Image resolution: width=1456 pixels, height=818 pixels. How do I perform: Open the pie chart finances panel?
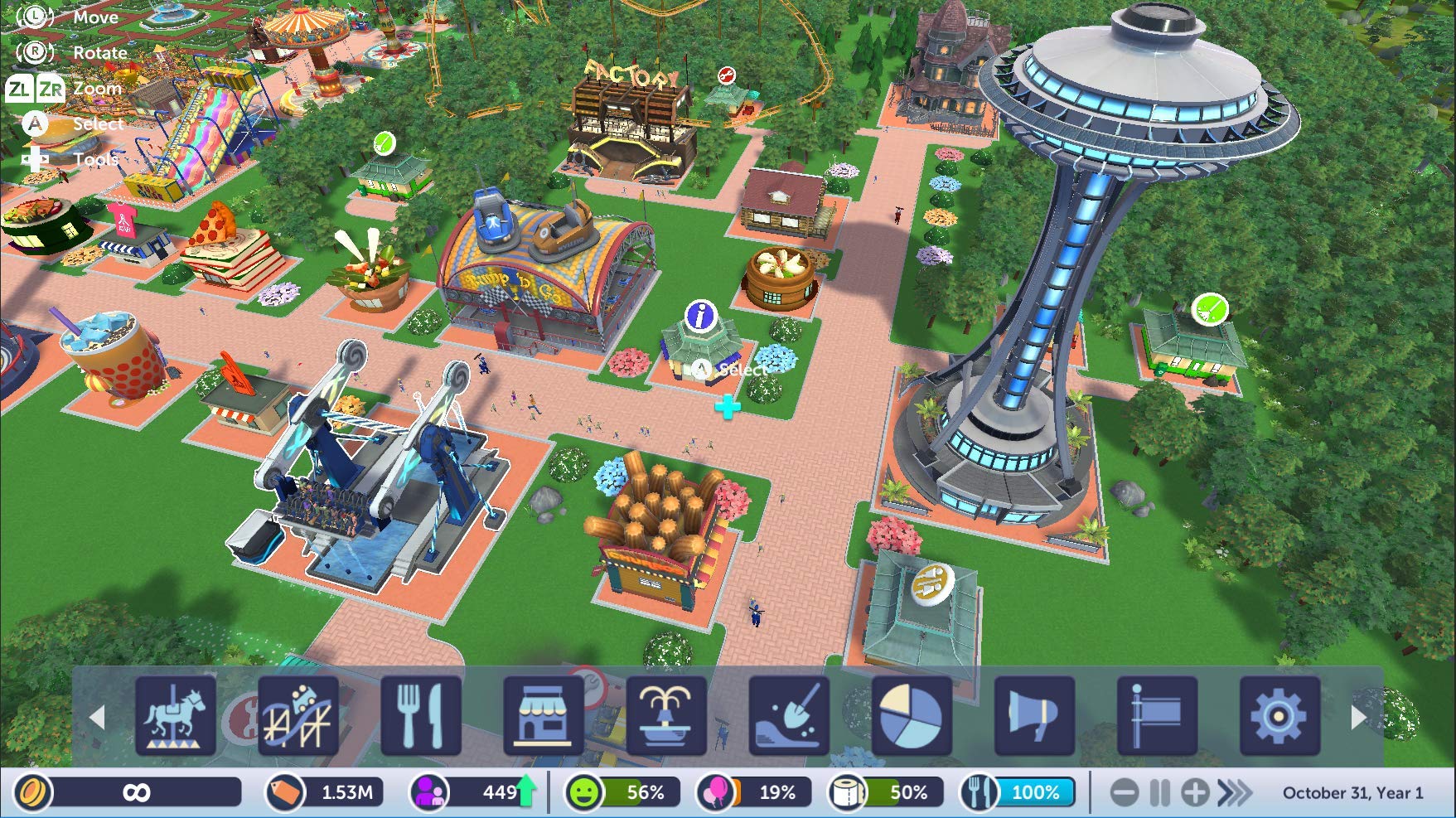(x=912, y=715)
